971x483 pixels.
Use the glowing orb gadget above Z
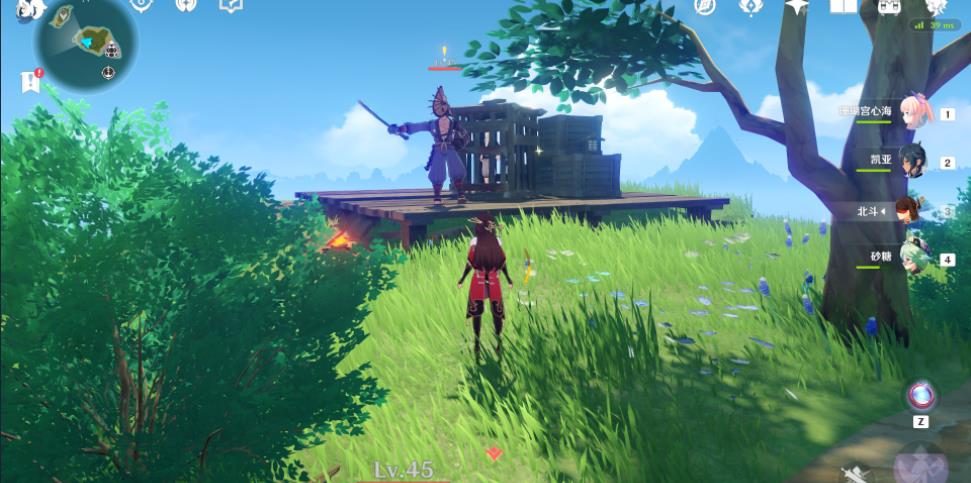[x=921, y=395]
